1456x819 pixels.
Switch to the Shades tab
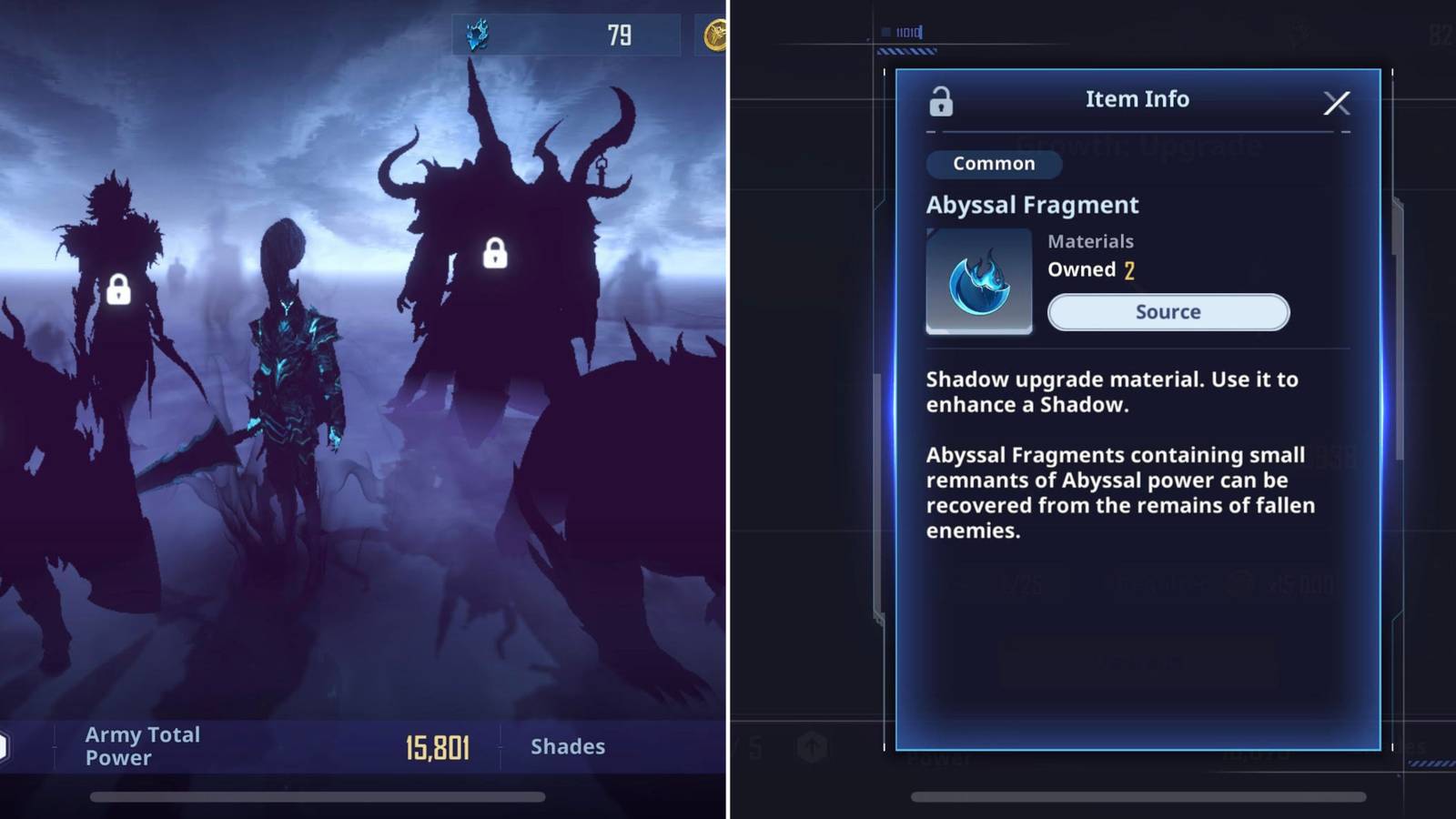568,746
